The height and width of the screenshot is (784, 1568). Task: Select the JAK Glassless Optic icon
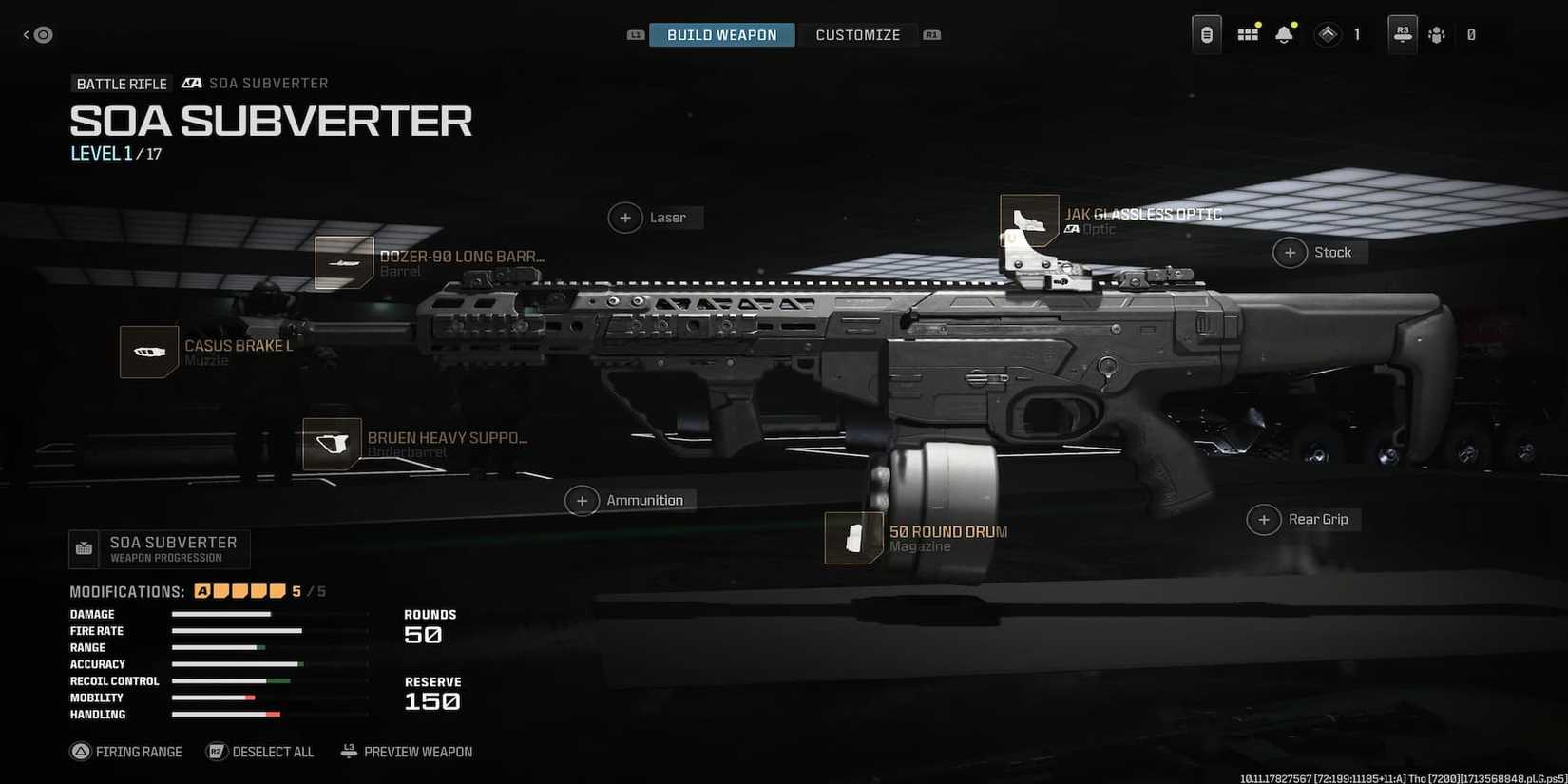pyautogui.click(x=1029, y=220)
